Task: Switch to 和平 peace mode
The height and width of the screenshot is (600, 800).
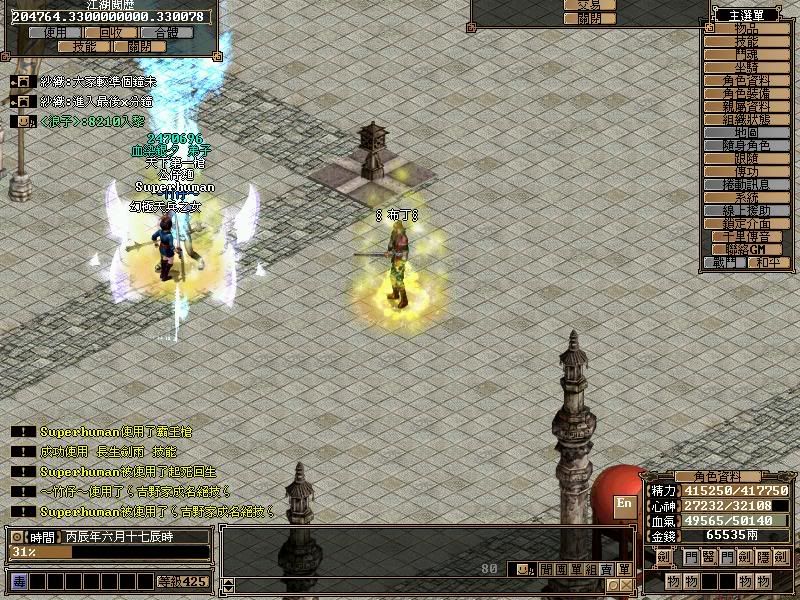Action: click(x=767, y=263)
